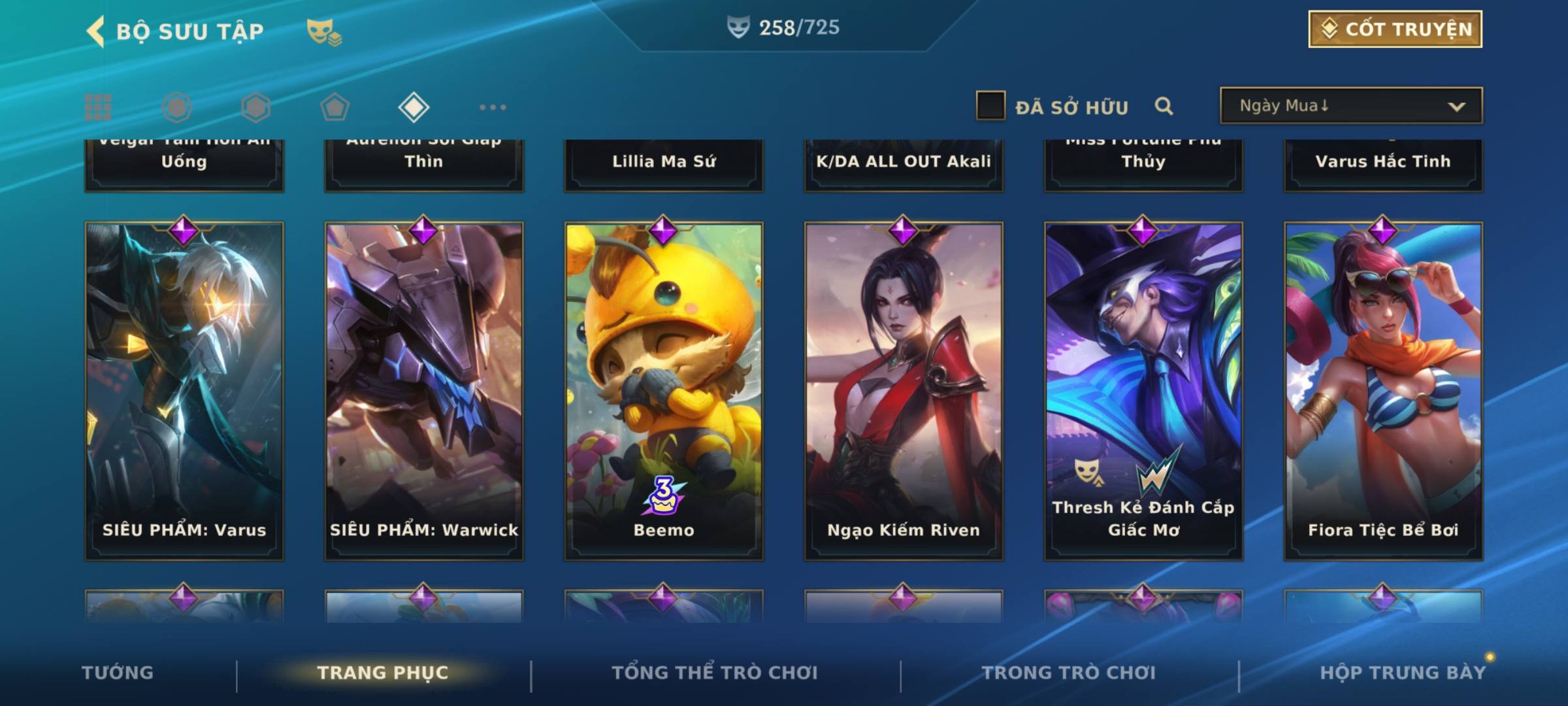Viewport: 1568px width, 706px height.
Task: Open the Trong Trò Chơi tab
Action: [x=1069, y=673]
